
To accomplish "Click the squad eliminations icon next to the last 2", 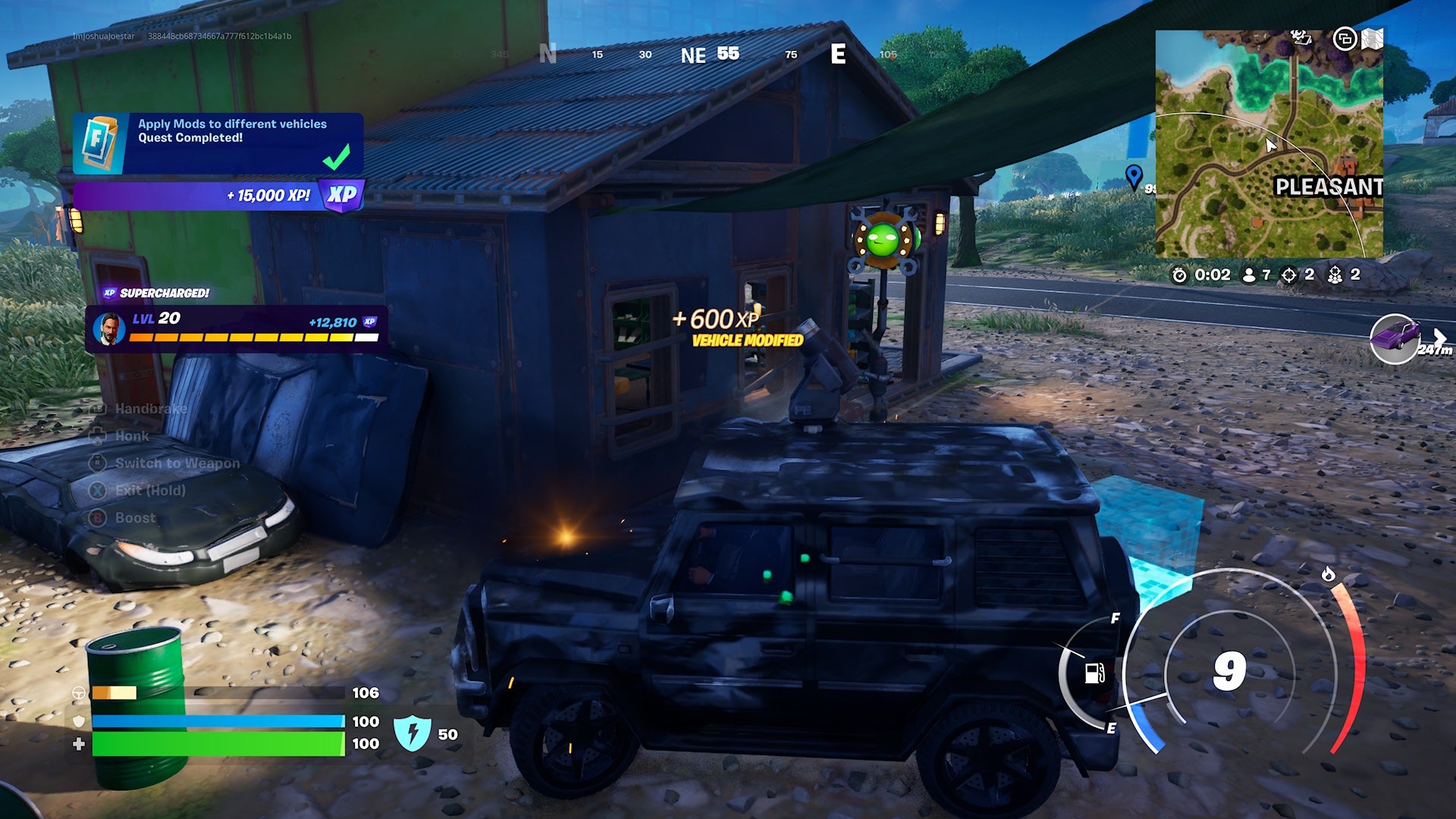I will [1336, 275].
